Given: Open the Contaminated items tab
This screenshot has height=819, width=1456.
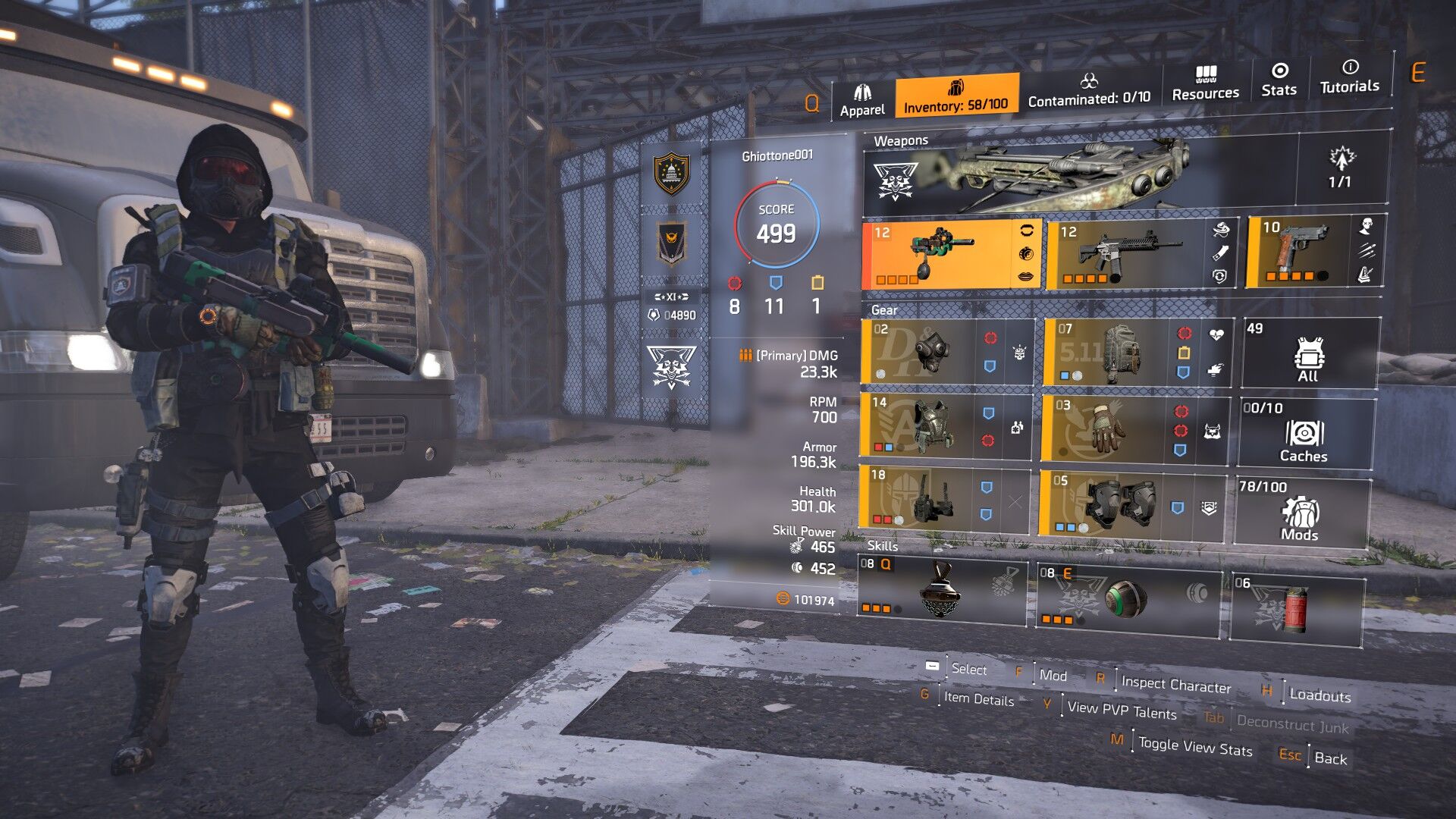Looking at the screenshot, I should click(x=1089, y=90).
